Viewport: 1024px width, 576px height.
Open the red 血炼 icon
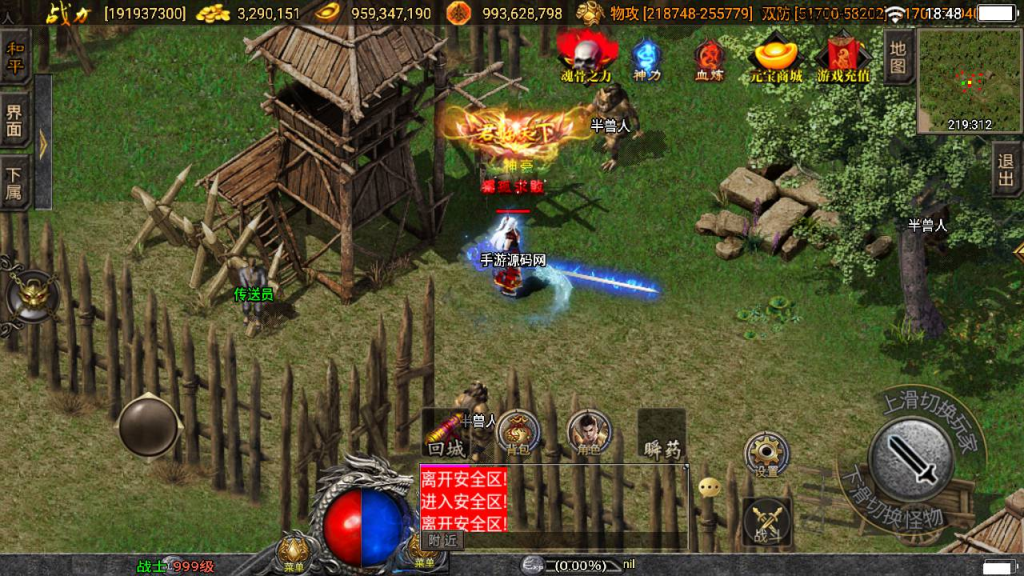[710, 58]
